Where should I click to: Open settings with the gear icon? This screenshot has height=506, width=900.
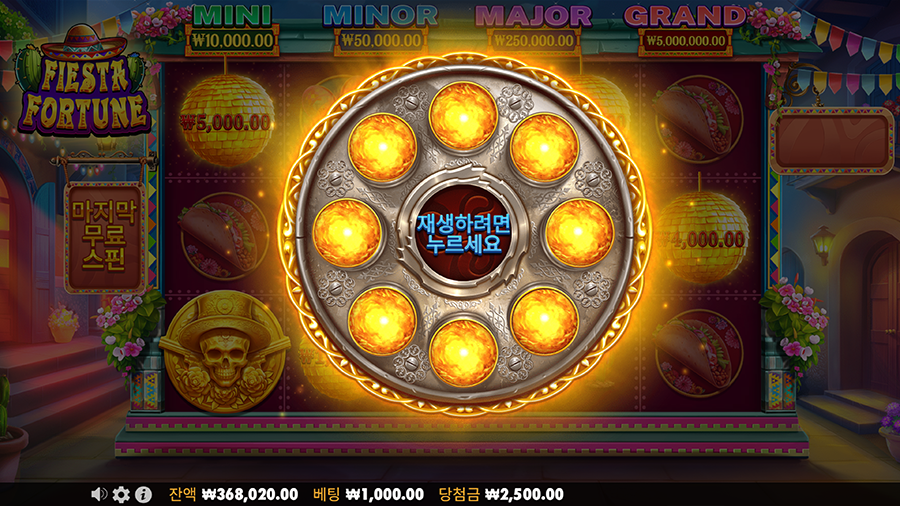point(121,494)
